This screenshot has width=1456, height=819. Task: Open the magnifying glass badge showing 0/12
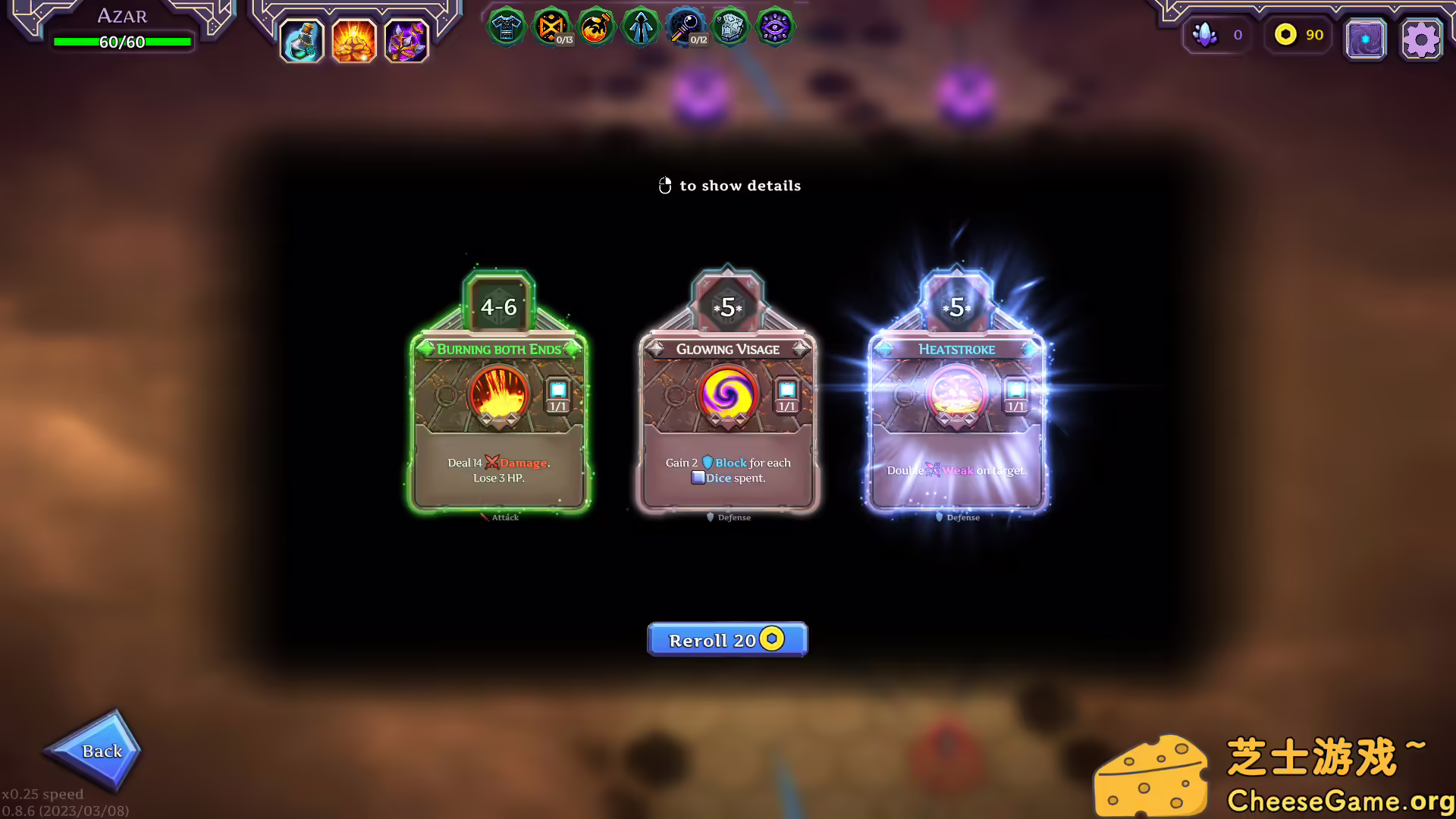tap(686, 27)
